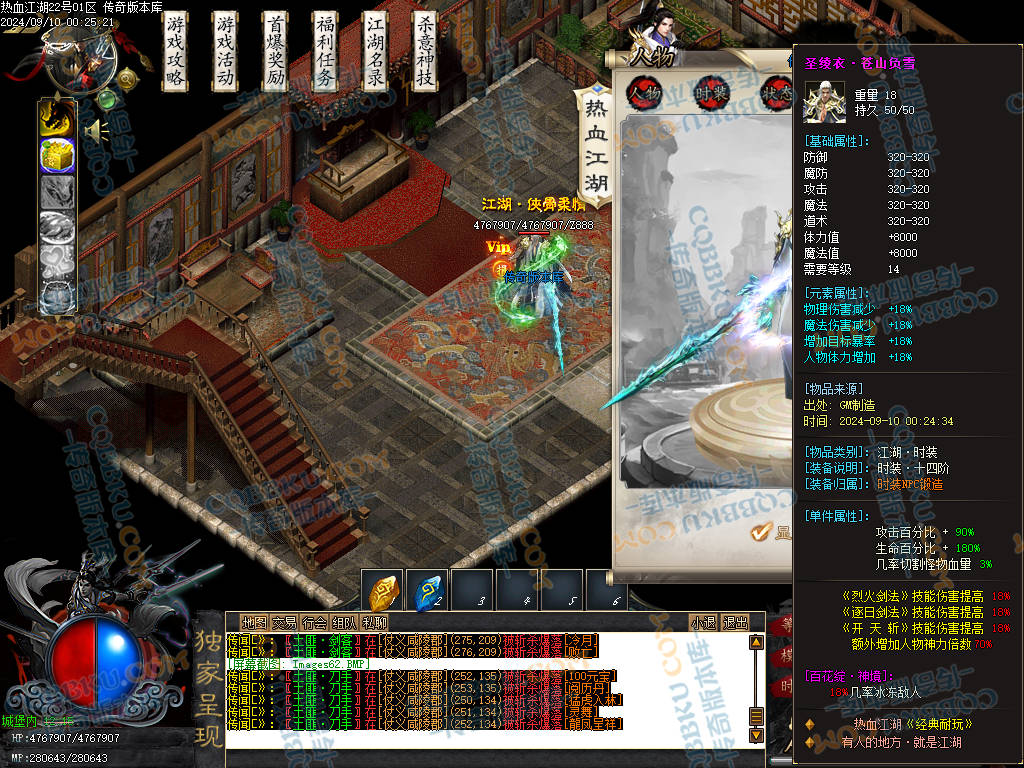
Task: Open the 杀意神技 scroll banner
Action: pos(425,51)
